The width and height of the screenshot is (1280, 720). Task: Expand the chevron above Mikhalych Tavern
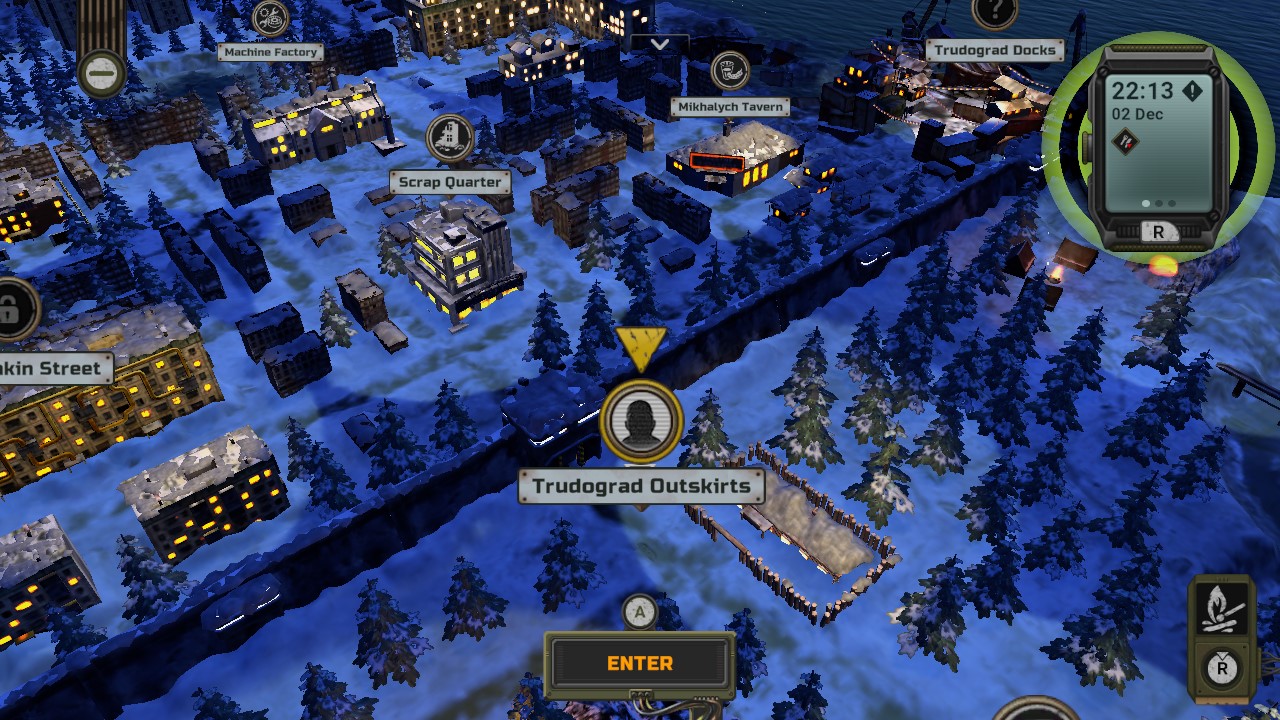pos(662,44)
